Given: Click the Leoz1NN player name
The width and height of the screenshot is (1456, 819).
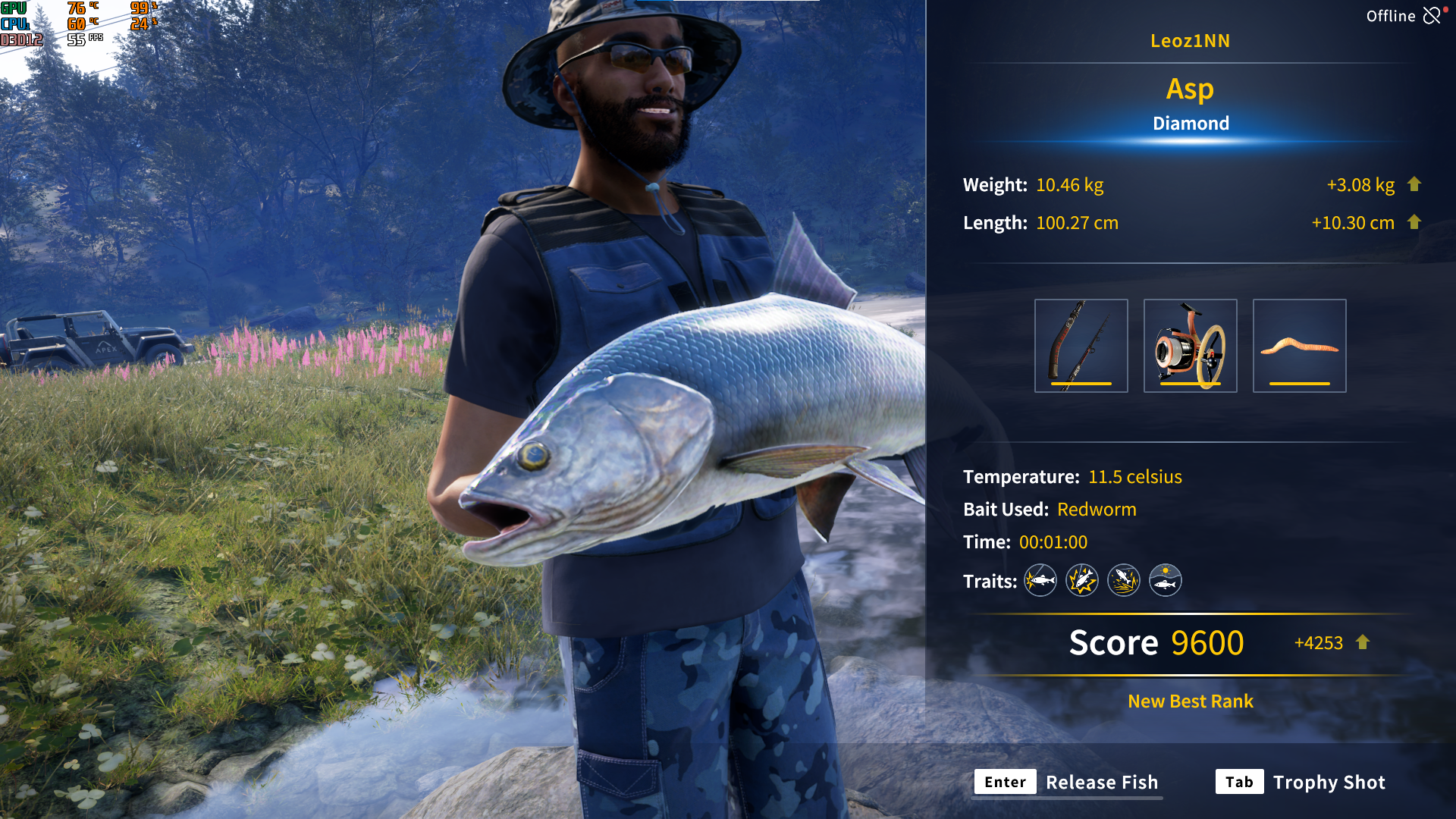Looking at the screenshot, I should pyautogui.click(x=1191, y=41).
